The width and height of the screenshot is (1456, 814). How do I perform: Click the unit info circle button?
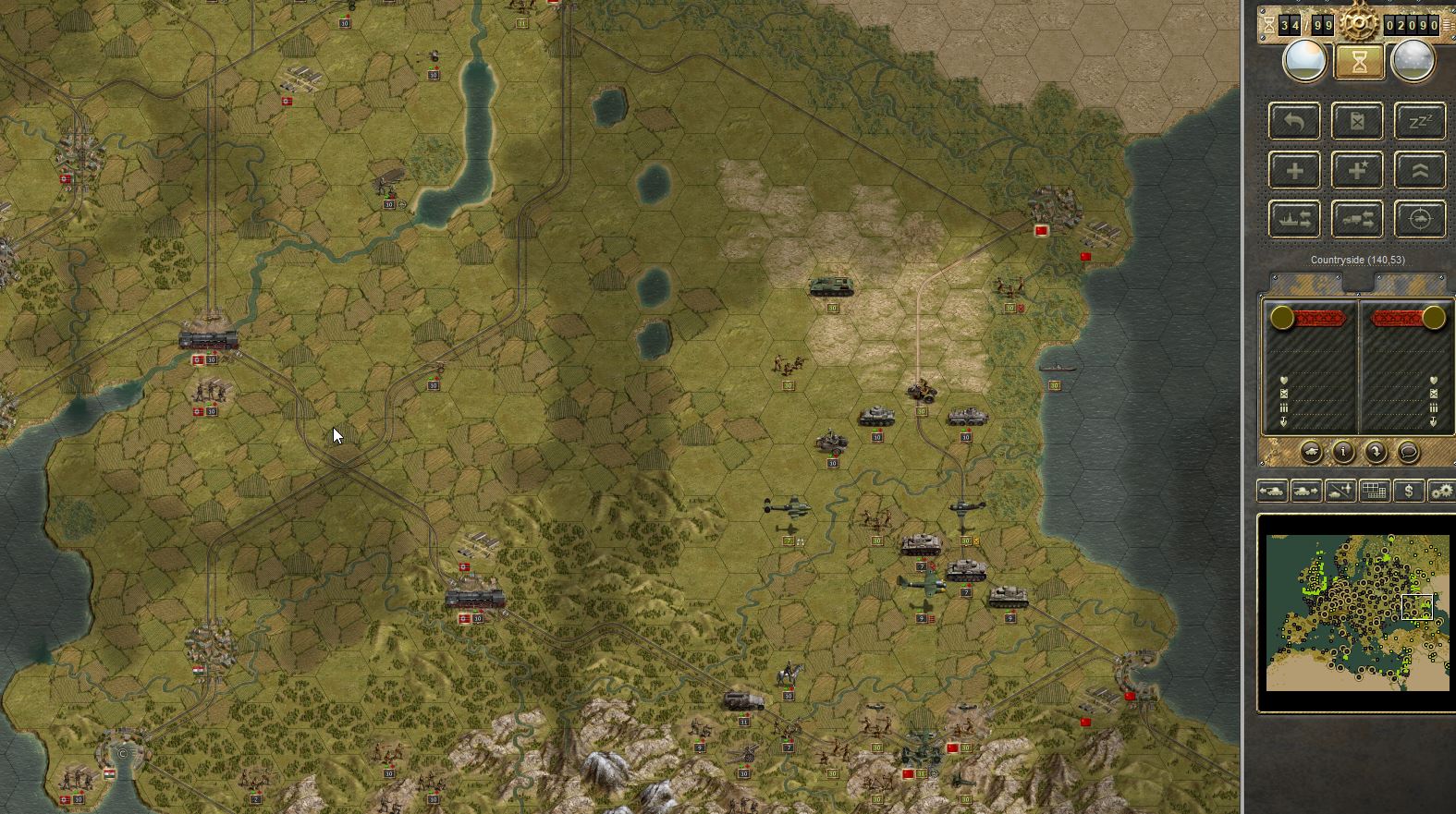pos(1342,453)
